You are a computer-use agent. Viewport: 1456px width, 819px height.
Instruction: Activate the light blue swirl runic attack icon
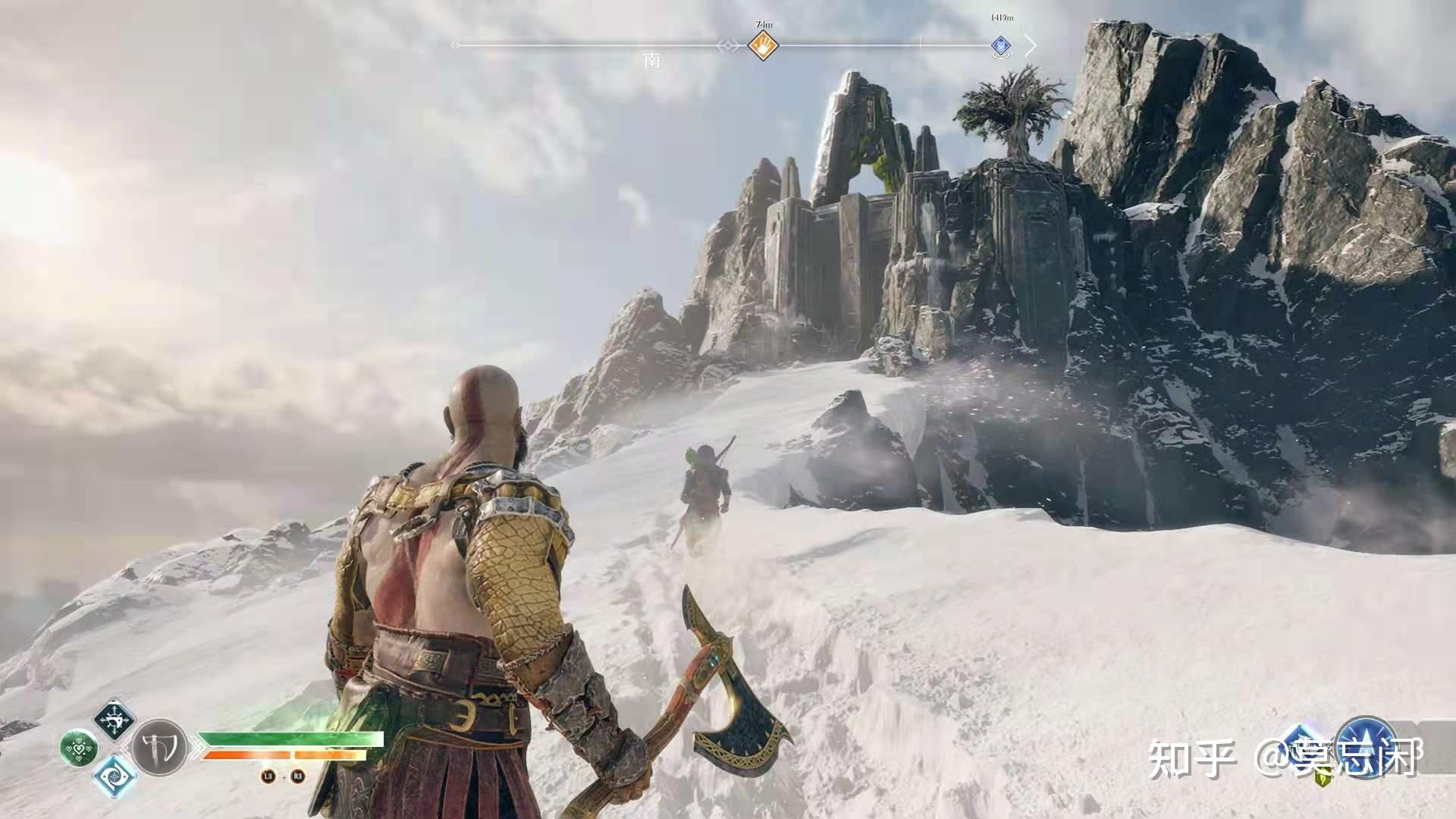tap(115, 777)
